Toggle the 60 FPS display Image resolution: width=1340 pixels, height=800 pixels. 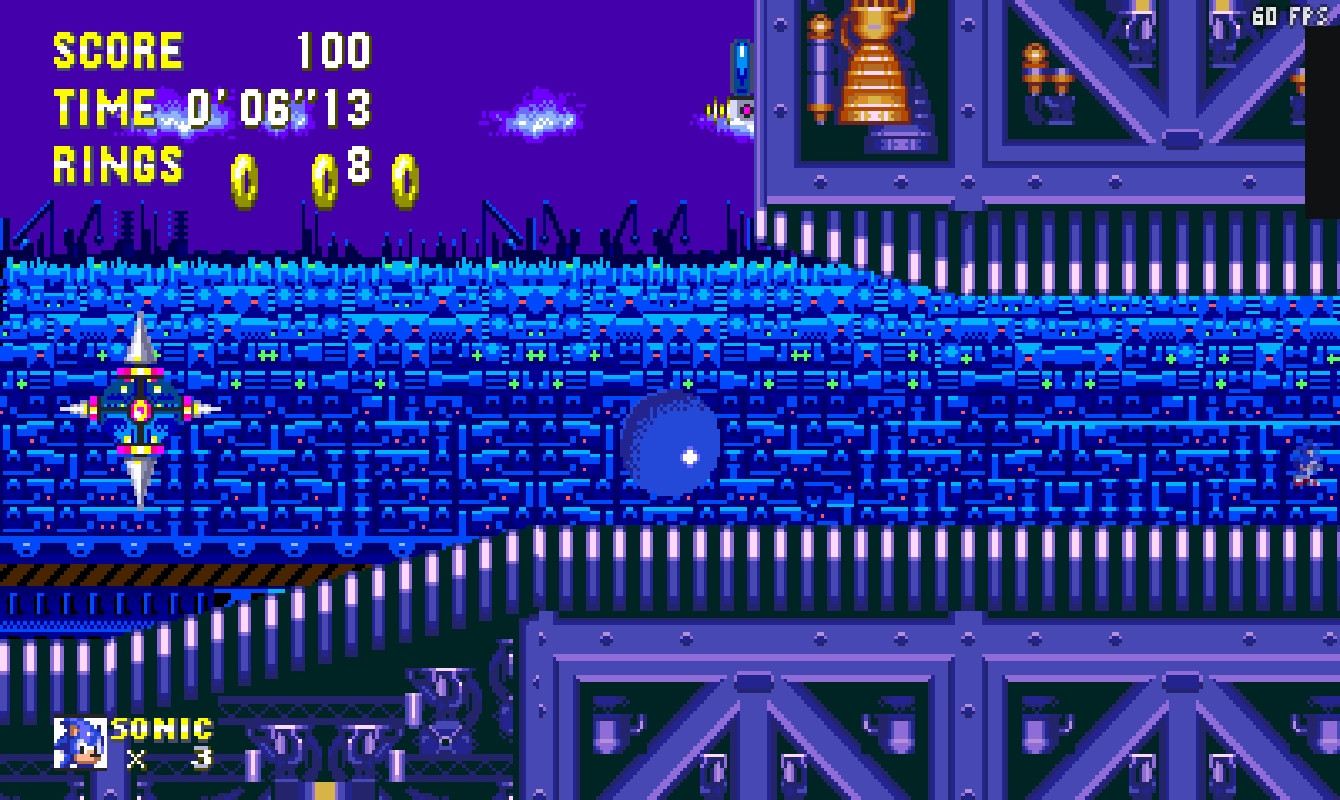click(1288, 12)
